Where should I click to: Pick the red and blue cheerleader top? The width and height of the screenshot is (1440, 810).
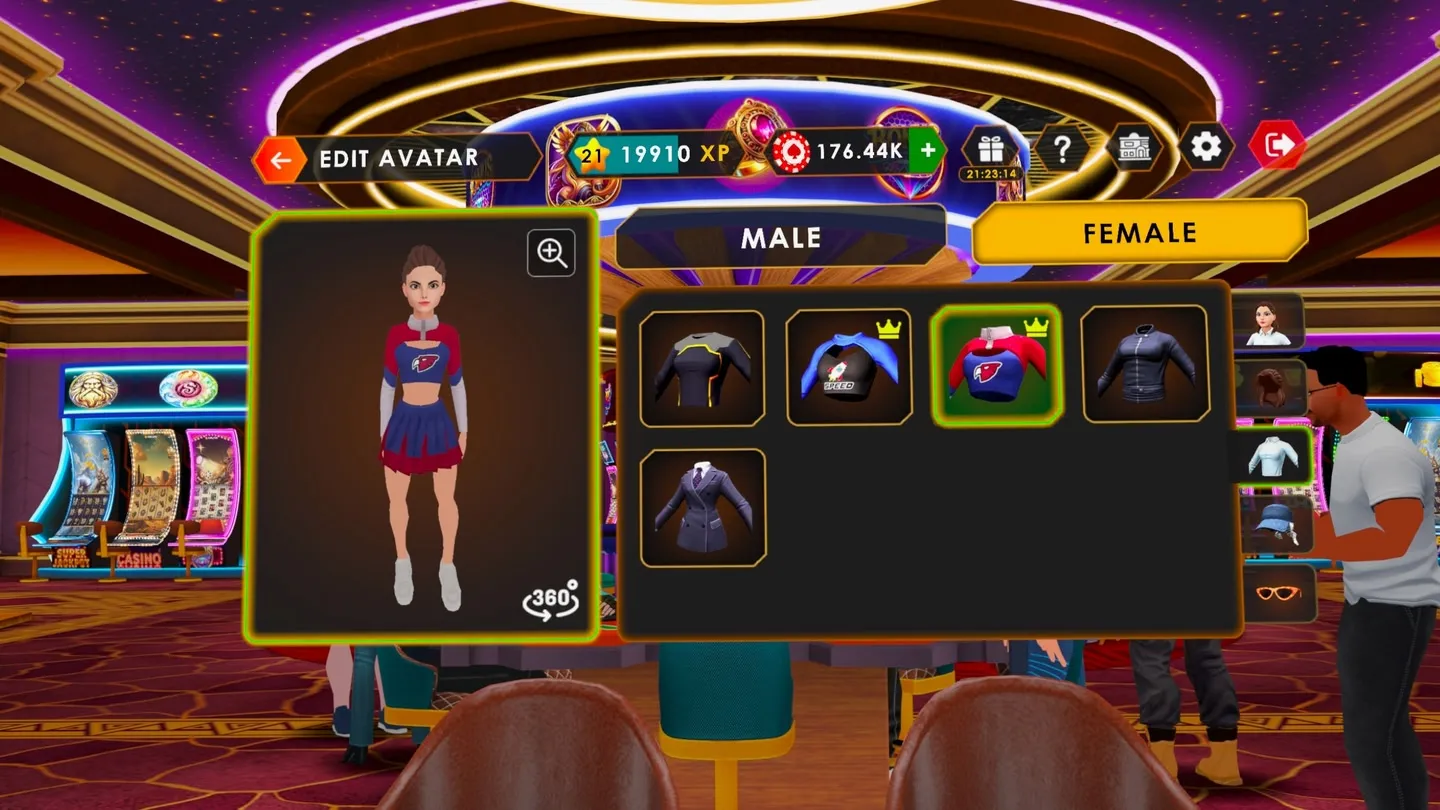point(996,365)
